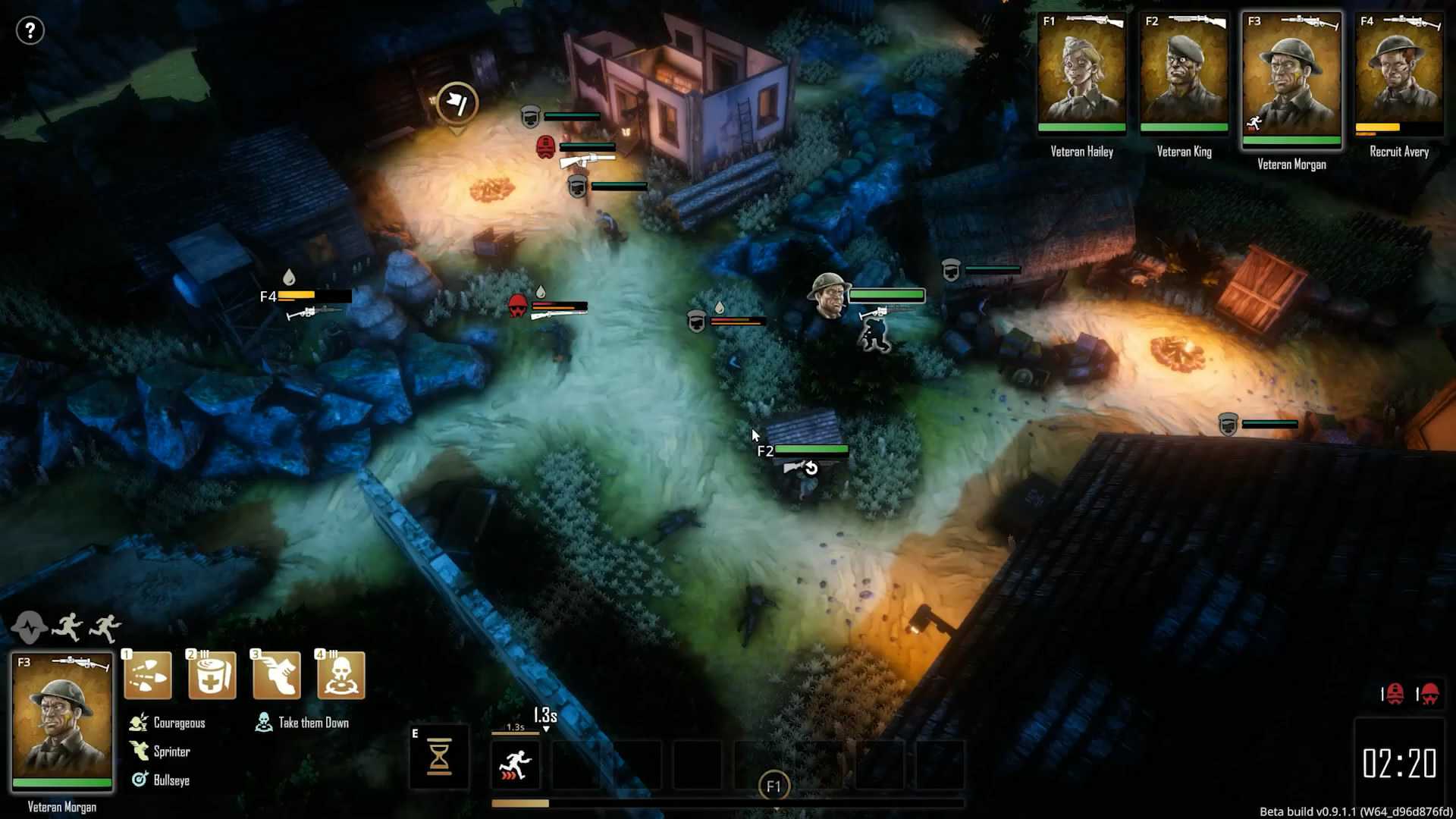Activate the winged boot sprint ability

tap(276, 675)
